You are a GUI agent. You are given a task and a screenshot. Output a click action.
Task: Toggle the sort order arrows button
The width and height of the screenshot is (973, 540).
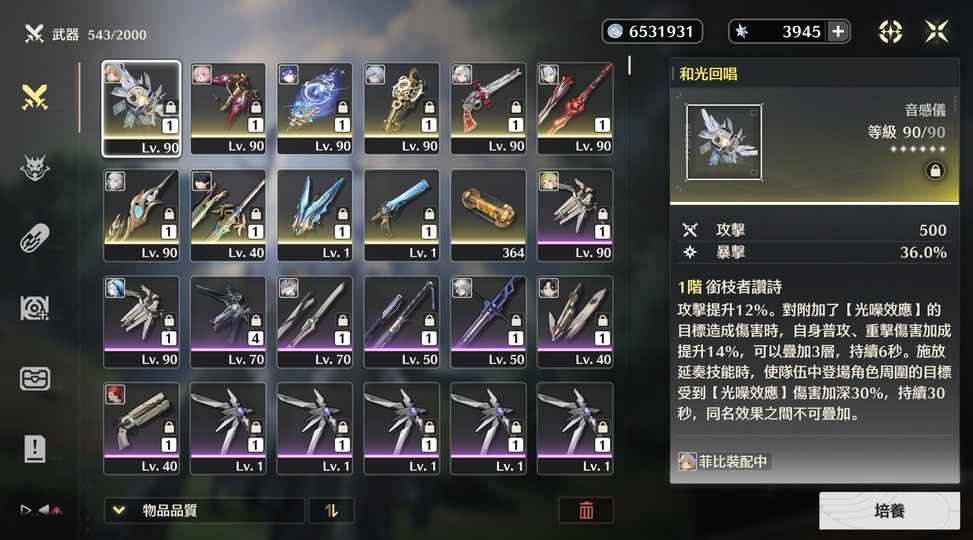pyautogui.click(x=331, y=510)
